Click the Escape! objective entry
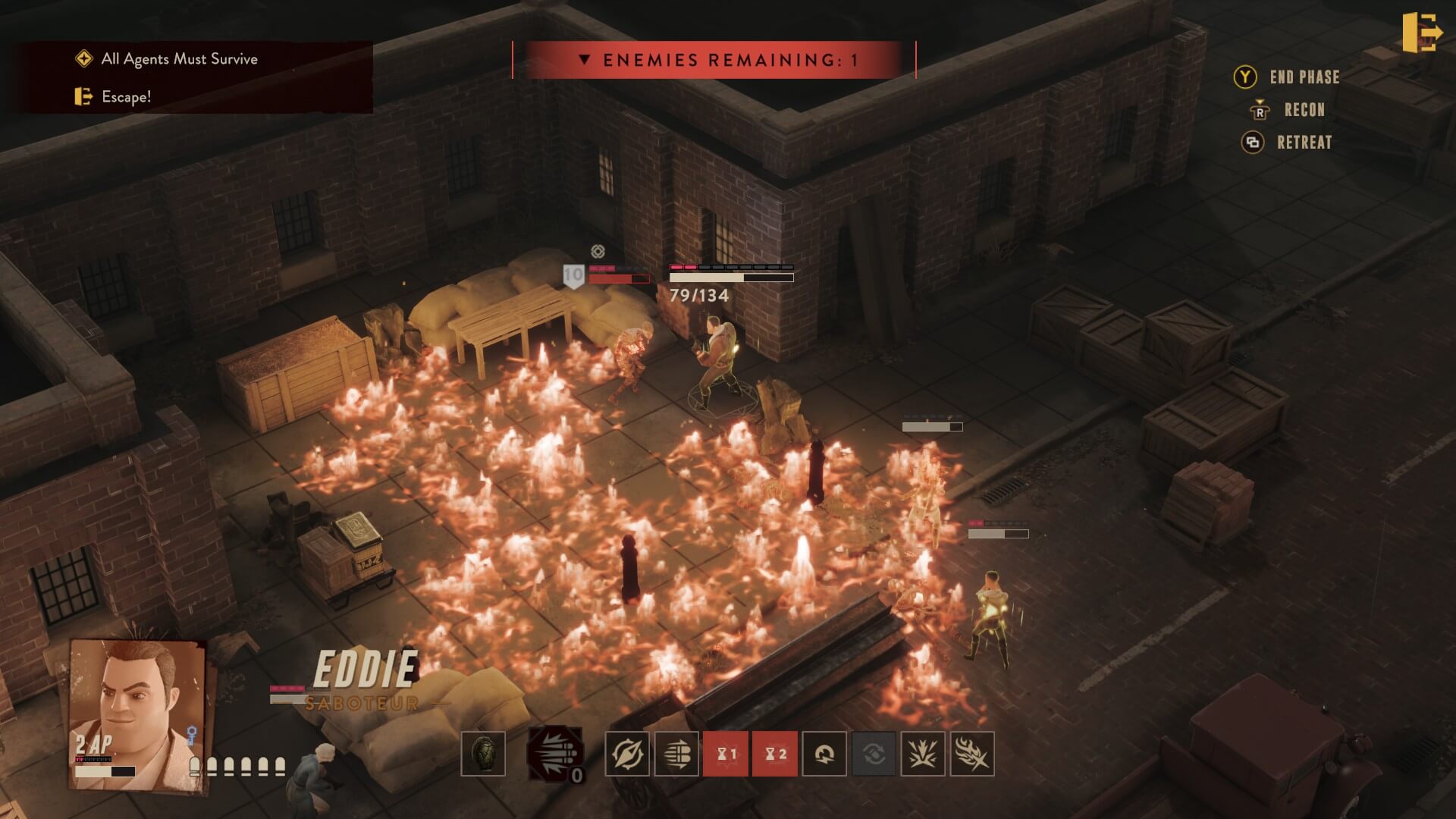 (126, 97)
